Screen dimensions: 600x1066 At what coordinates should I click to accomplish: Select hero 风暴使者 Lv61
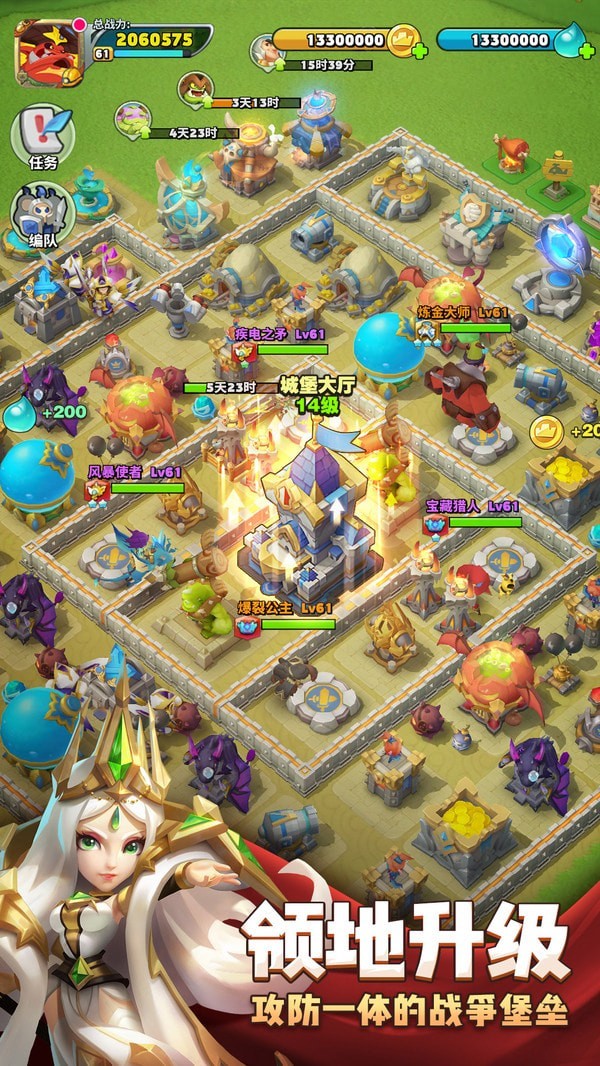pos(98,489)
